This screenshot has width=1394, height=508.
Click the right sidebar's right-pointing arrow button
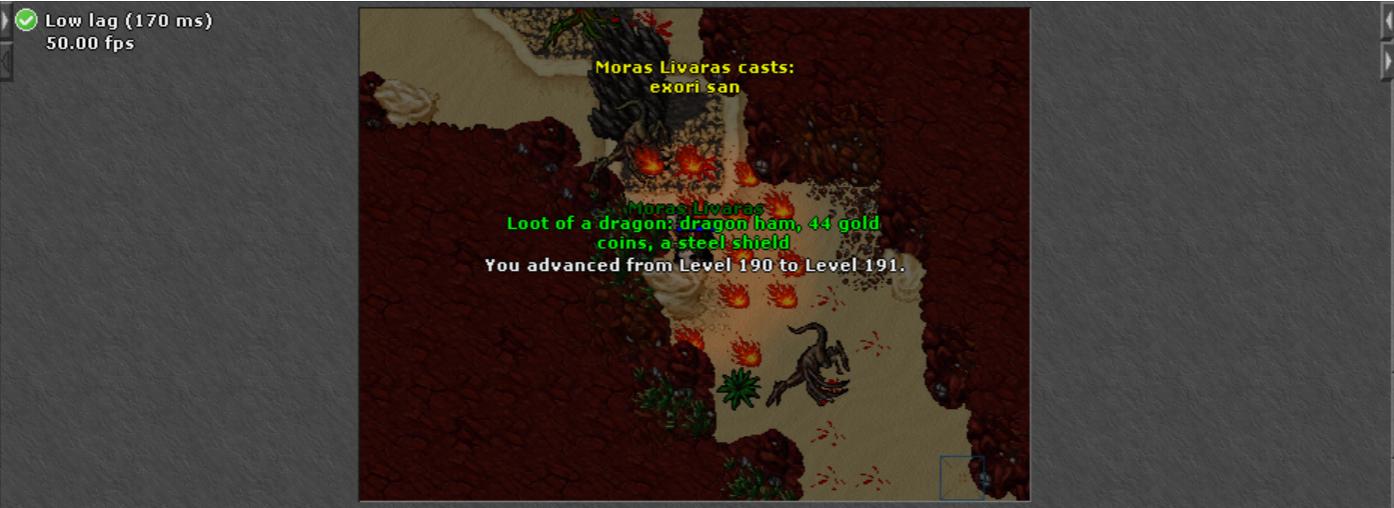pyautogui.click(x=1388, y=61)
